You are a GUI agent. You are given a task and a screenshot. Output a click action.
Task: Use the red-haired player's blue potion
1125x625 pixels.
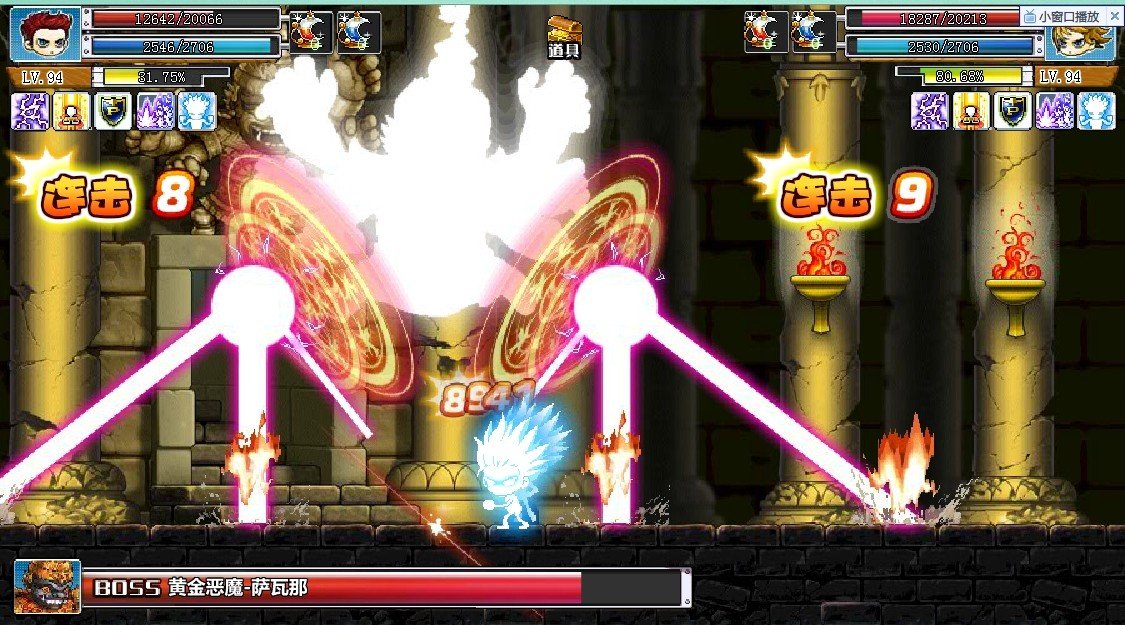click(x=358, y=32)
